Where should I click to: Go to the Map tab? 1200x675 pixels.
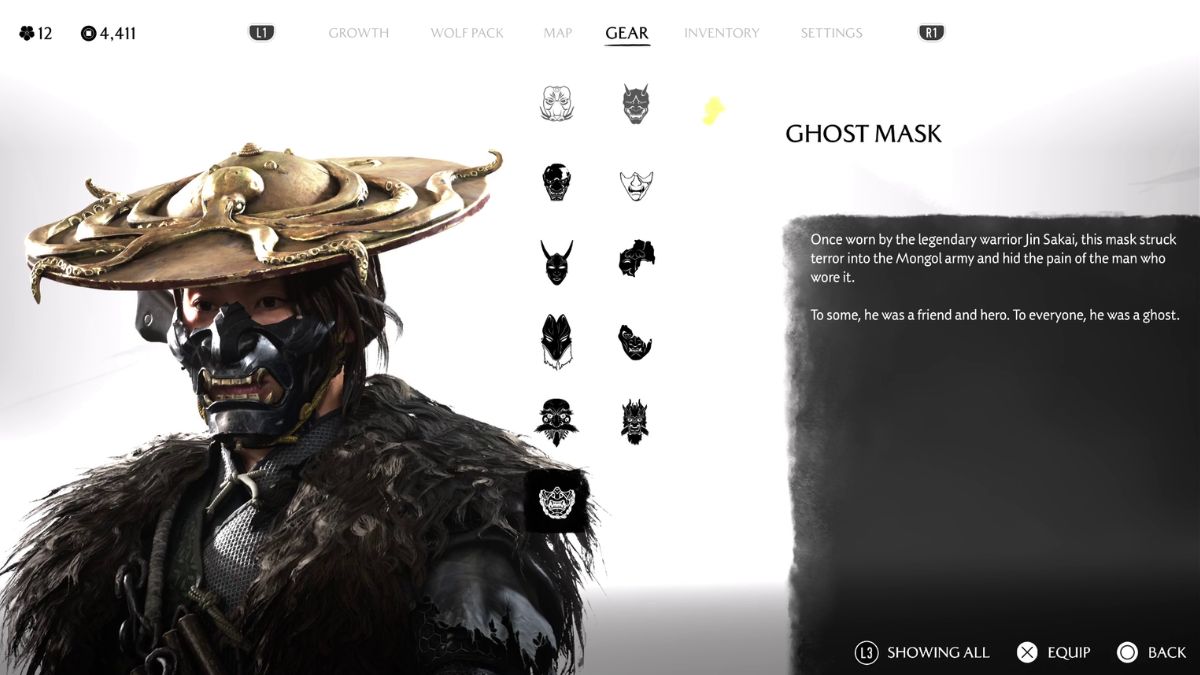[x=558, y=33]
